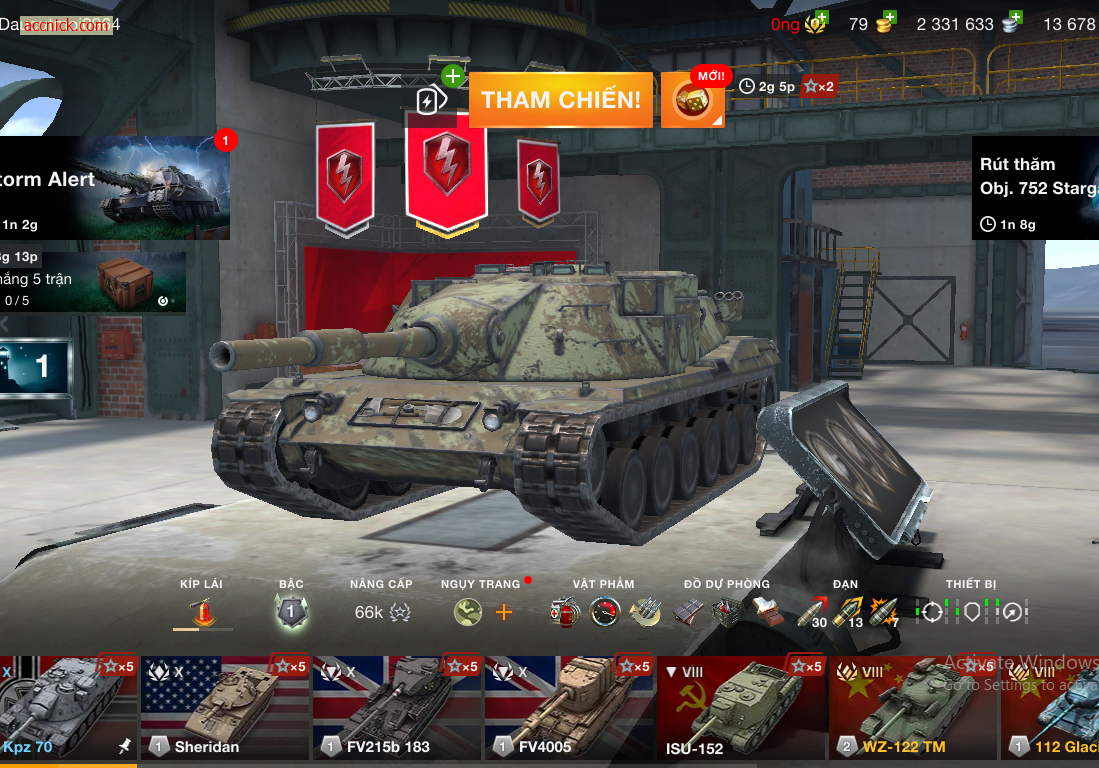Open the upgrades (NÂNG CẤP) section

pos(381,611)
